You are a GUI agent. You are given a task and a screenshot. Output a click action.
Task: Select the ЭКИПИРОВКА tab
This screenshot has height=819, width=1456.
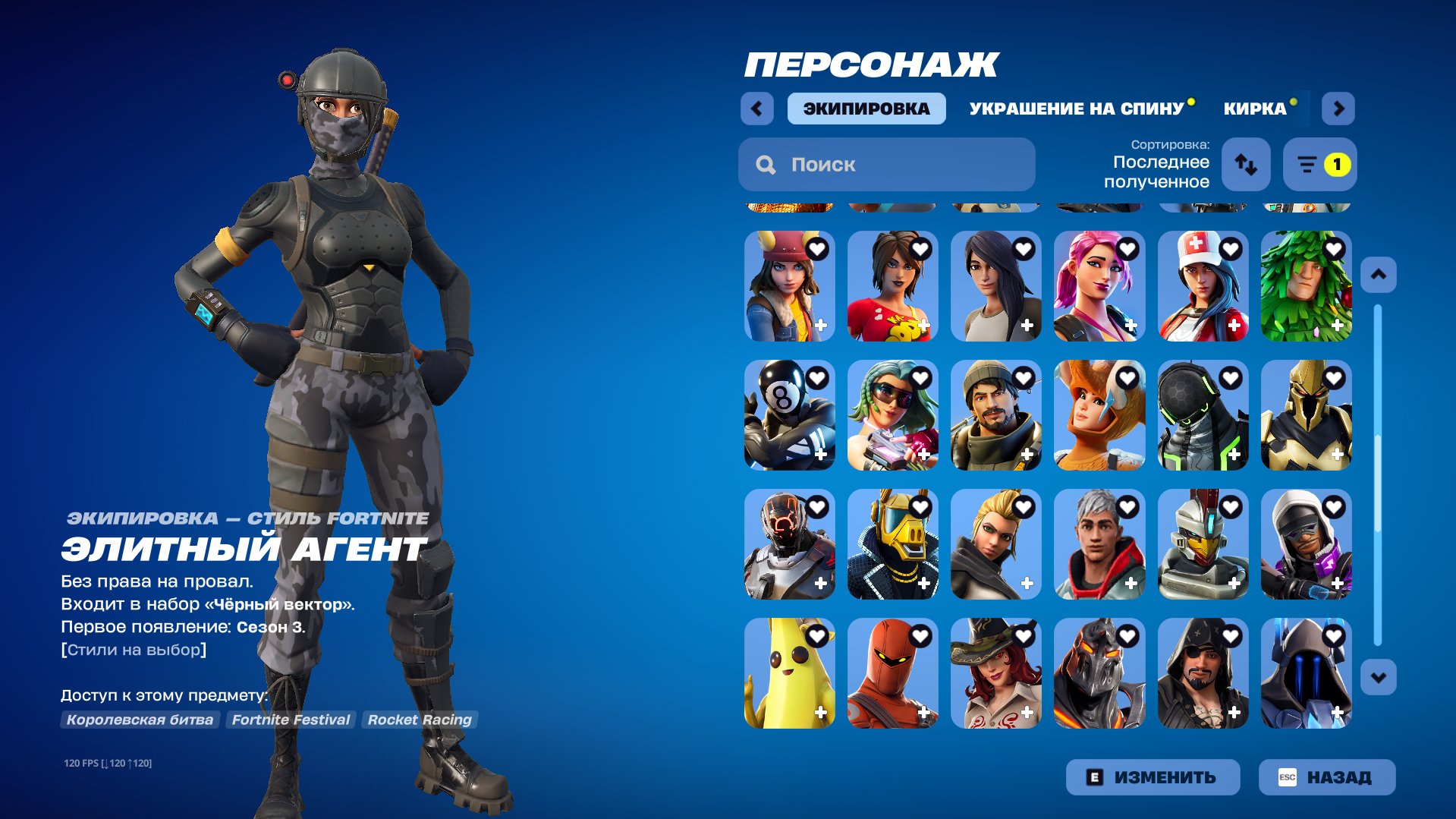coord(866,108)
